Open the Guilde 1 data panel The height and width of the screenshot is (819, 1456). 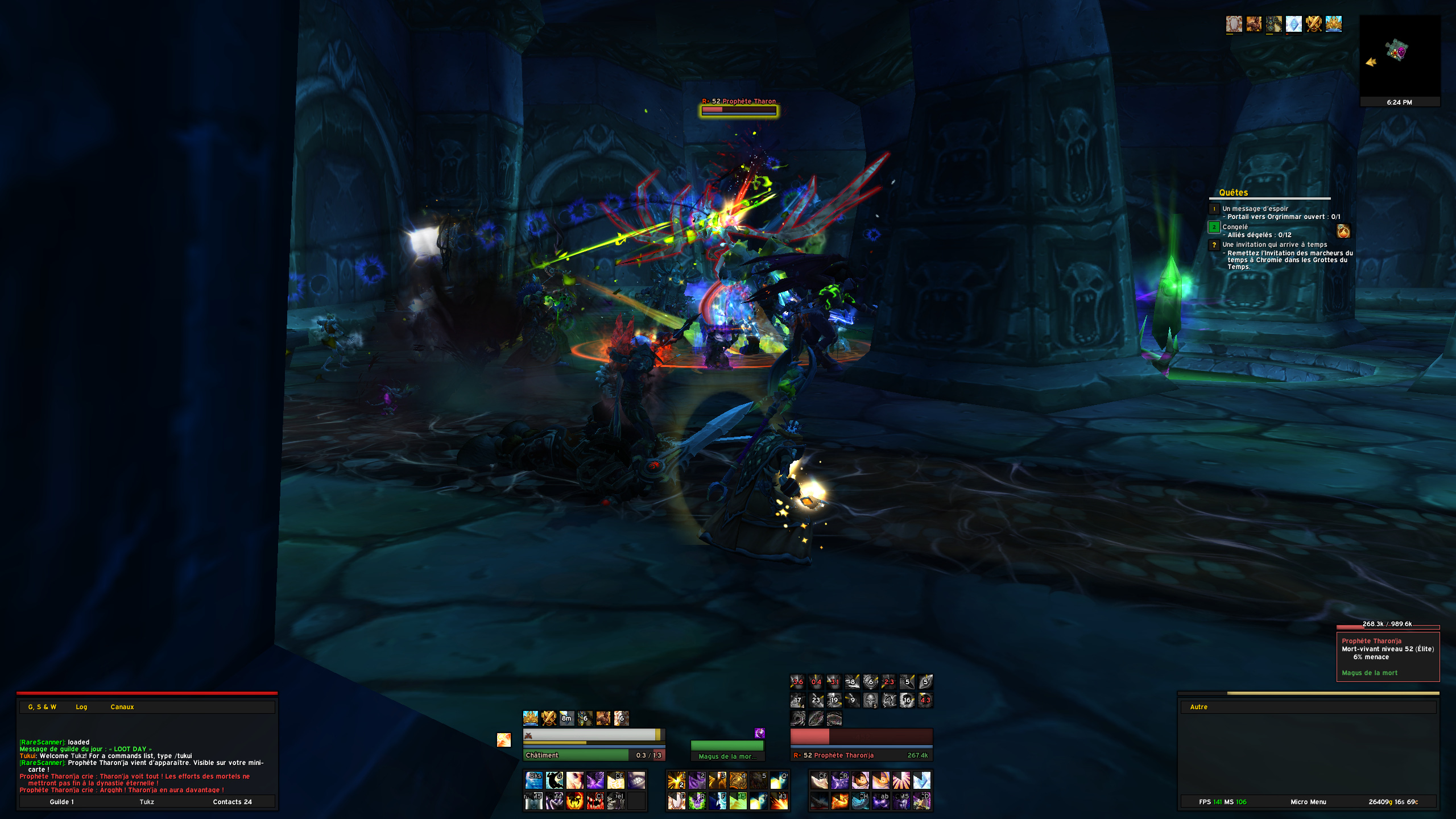[61, 802]
